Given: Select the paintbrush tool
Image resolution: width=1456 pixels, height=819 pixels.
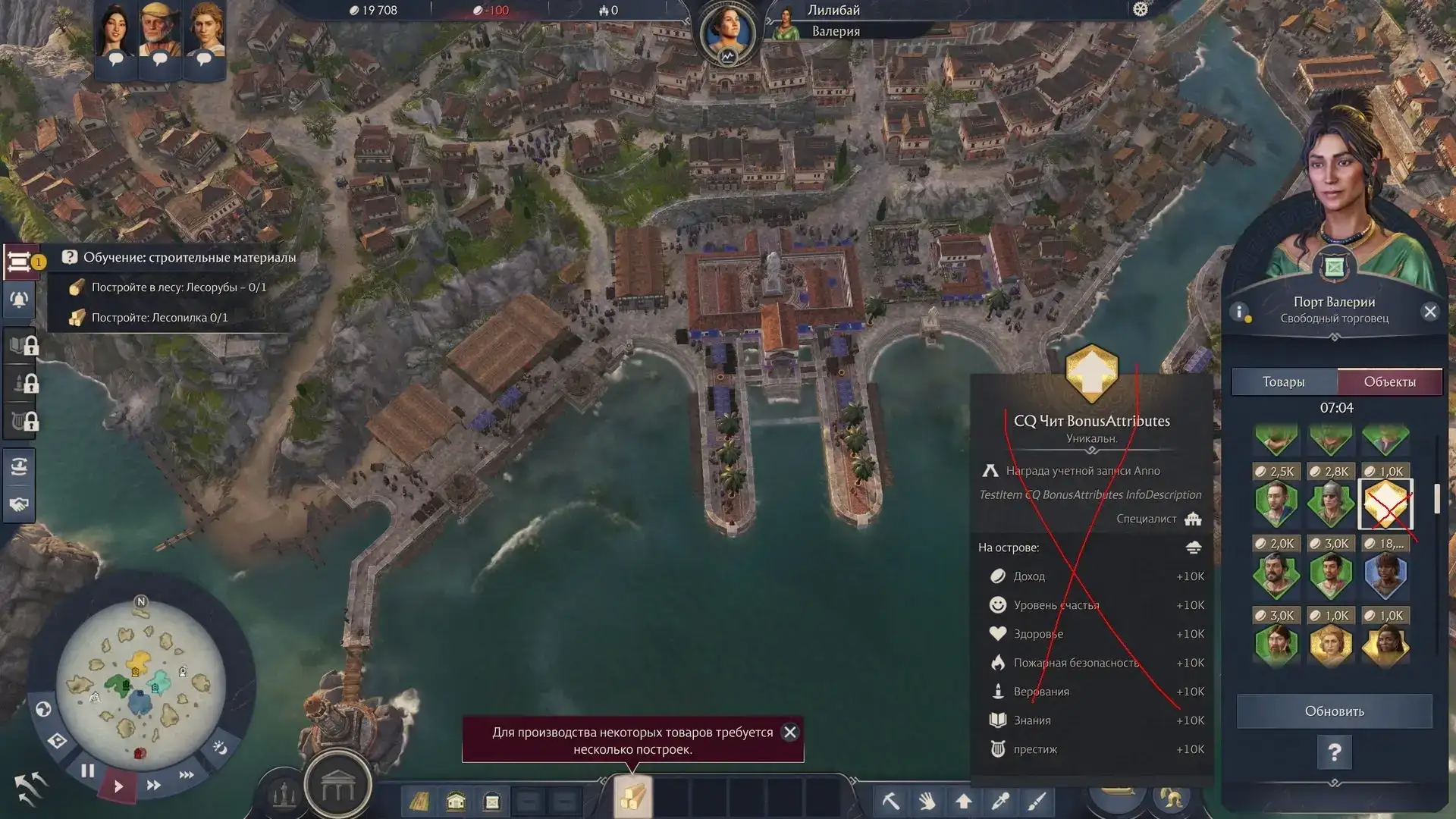Looking at the screenshot, I should 1037,801.
